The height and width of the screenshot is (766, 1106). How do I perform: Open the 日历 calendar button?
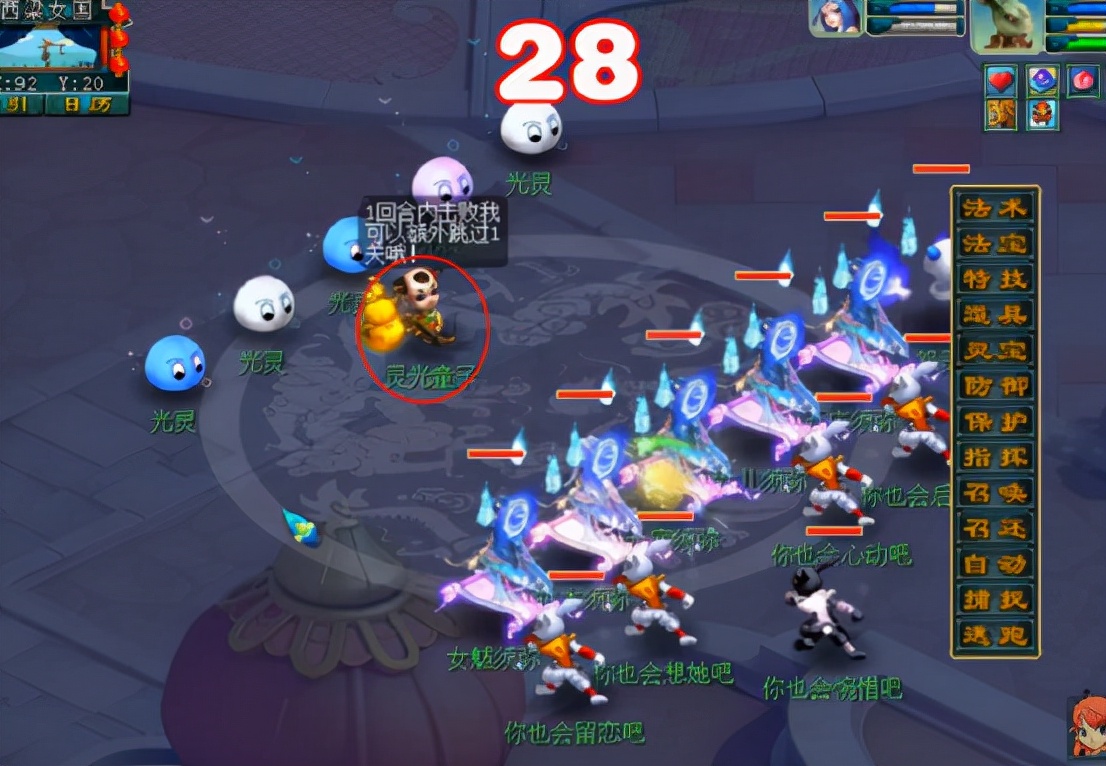(x=87, y=104)
